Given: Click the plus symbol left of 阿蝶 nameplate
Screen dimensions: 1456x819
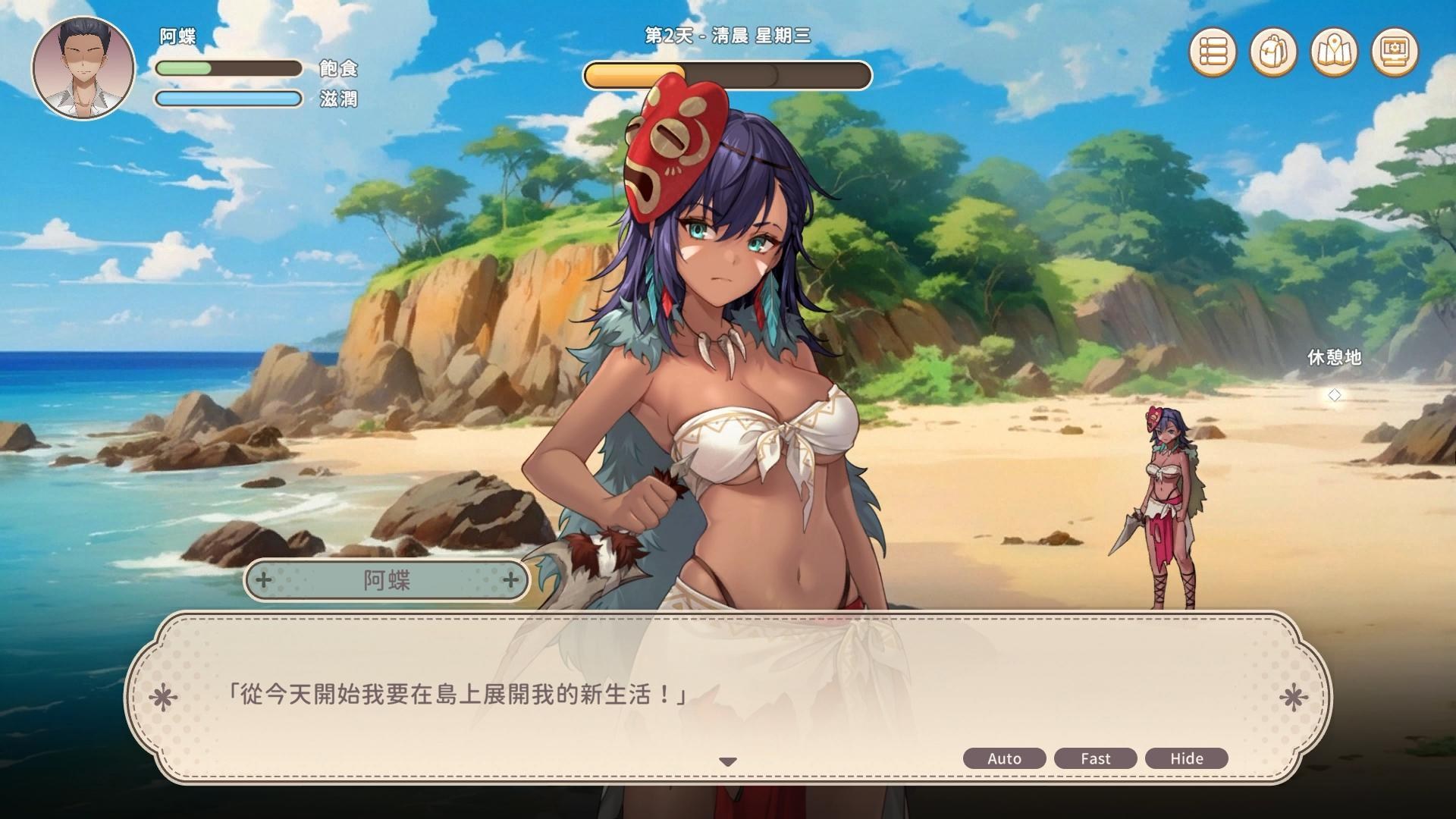Looking at the screenshot, I should pos(263,580).
